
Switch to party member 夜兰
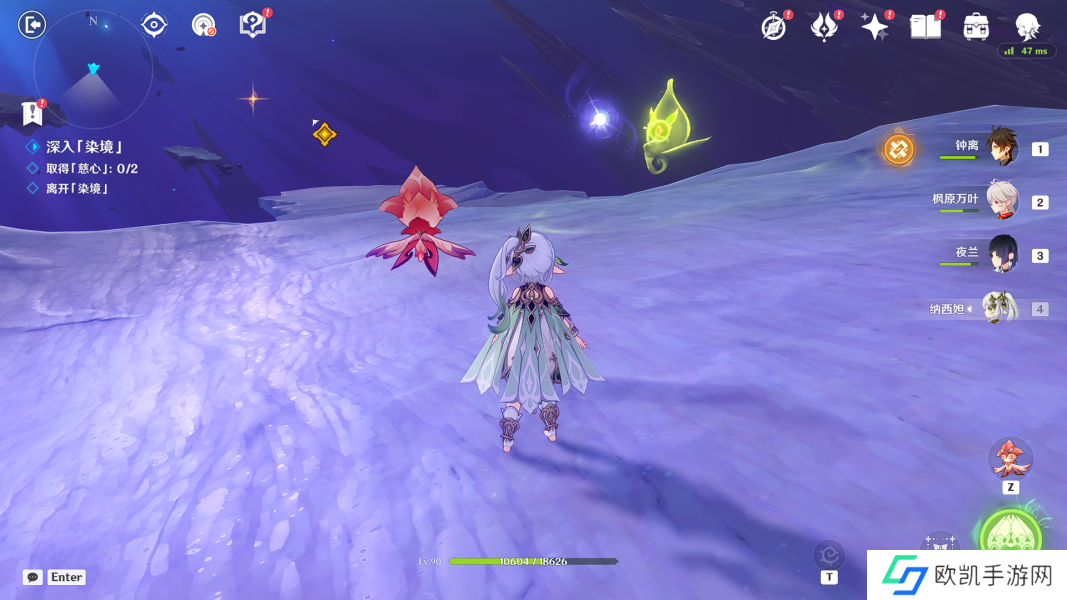point(1001,253)
